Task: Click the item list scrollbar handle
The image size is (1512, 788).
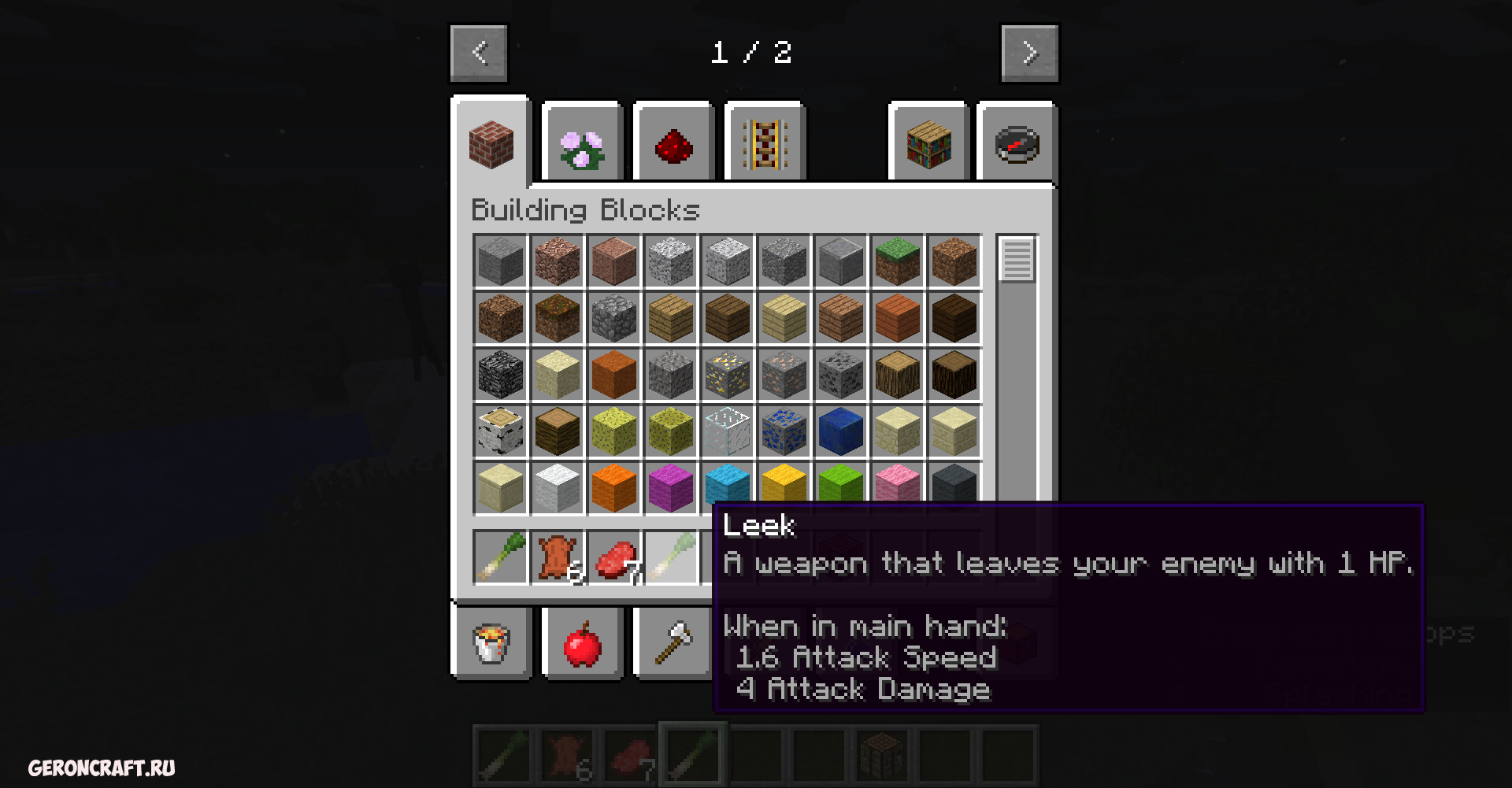Action: pos(1017,259)
